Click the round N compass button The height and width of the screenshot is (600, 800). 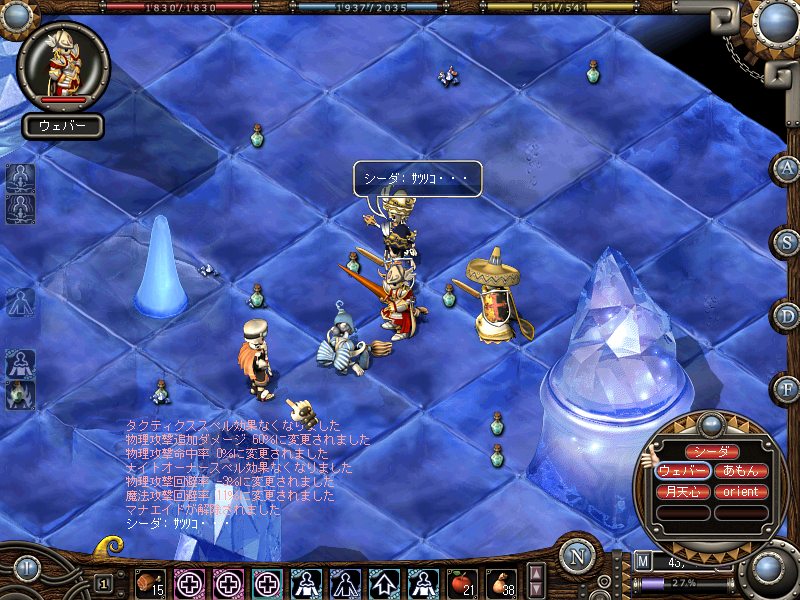[x=577, y=557]
